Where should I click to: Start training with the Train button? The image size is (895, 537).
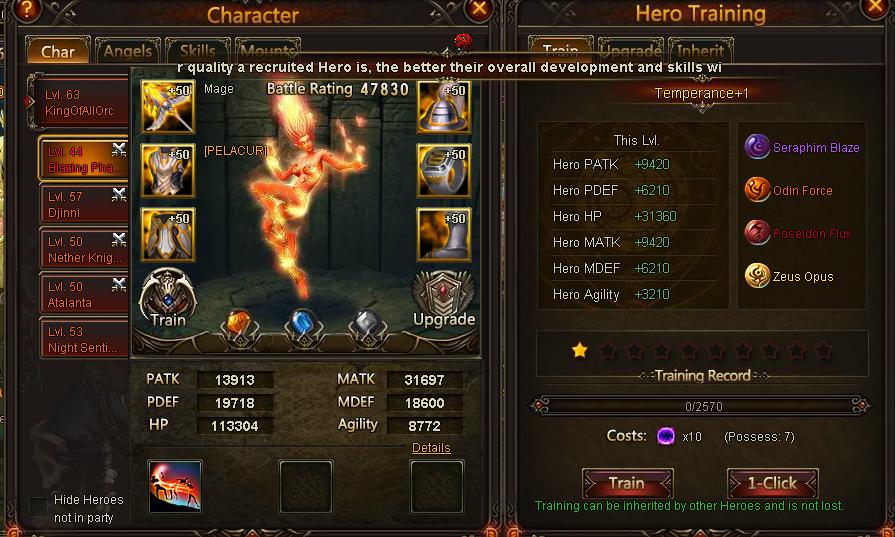tap(627, 483)
